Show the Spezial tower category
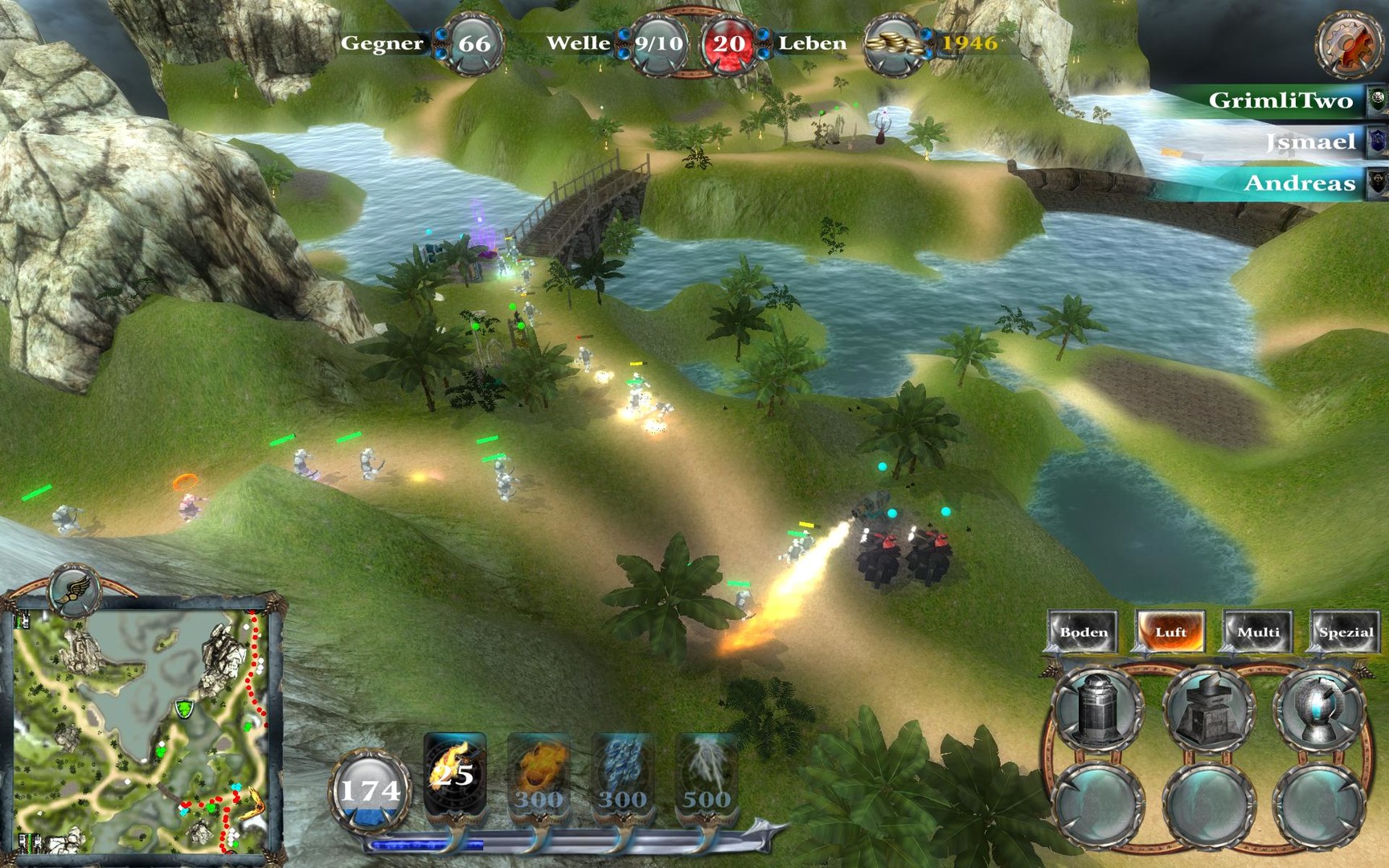 pos(1346,632)
